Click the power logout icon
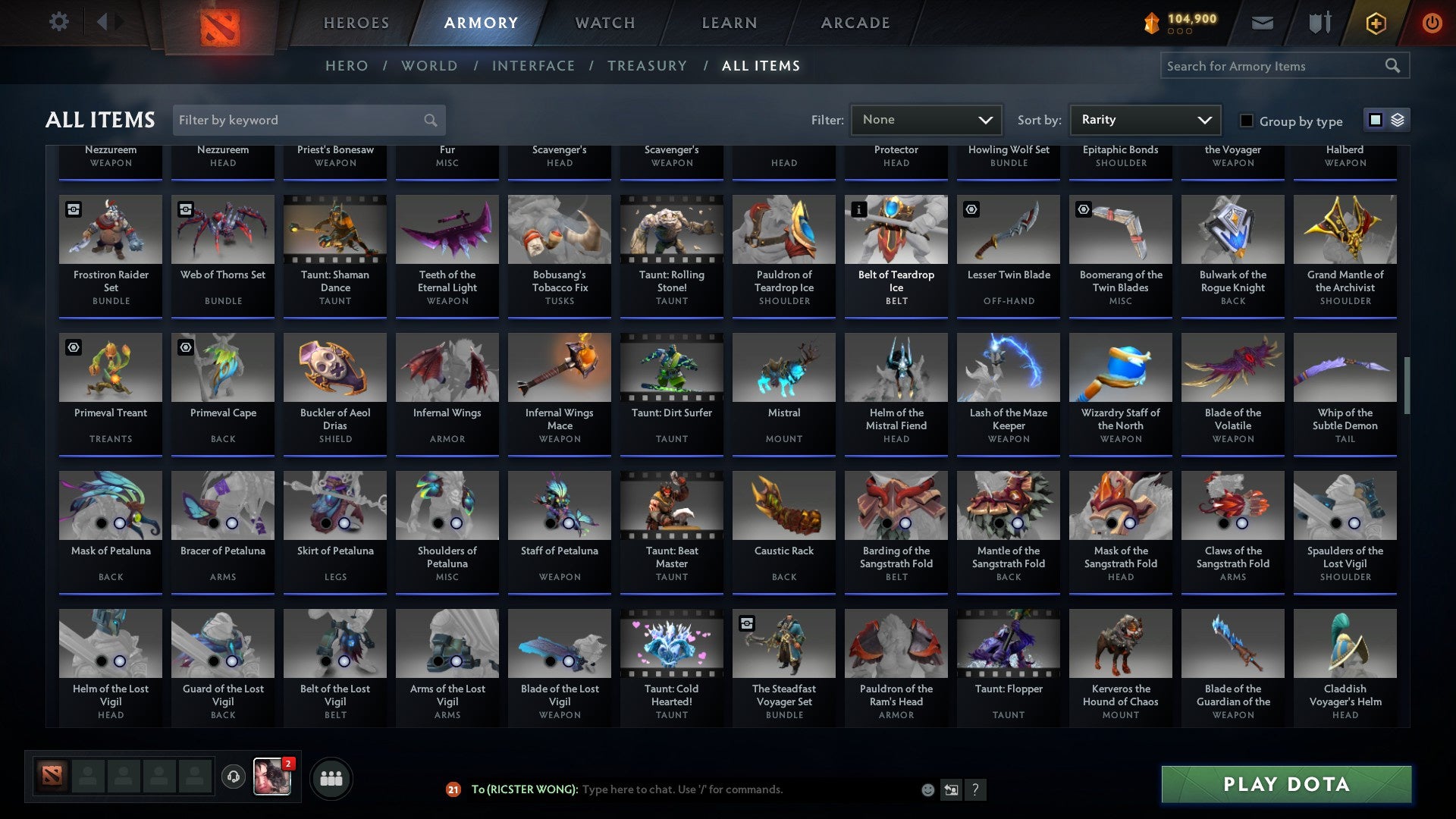The image size is (1456, 819). [1432, 23]
